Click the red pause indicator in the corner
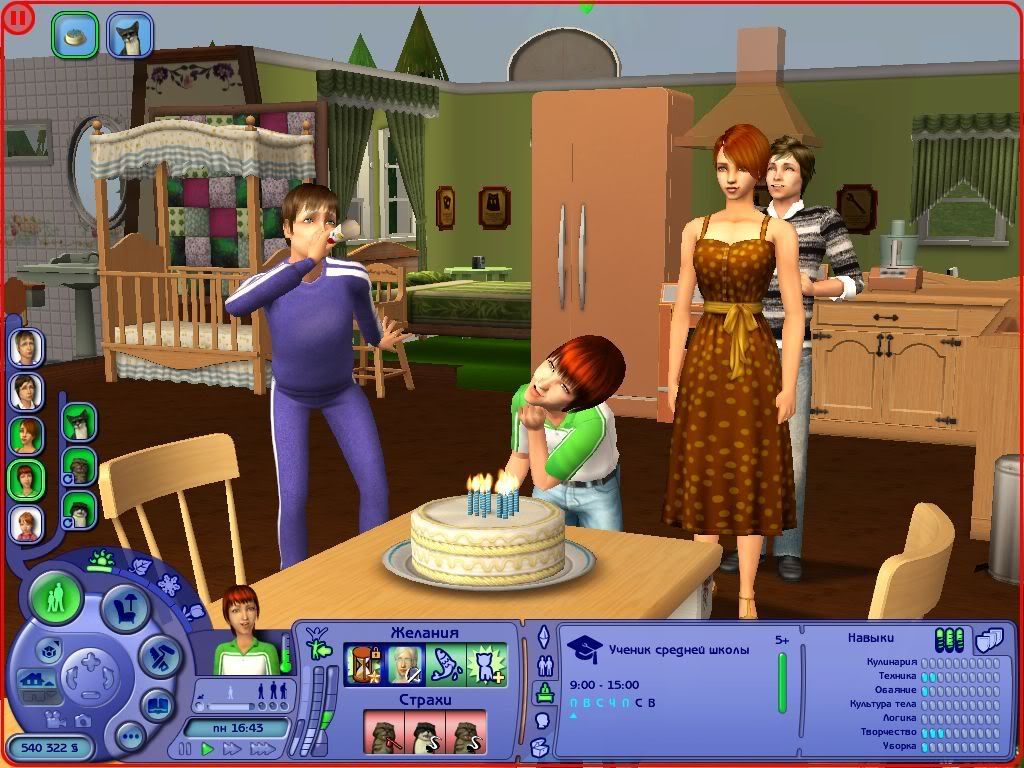 pyautogui.click(x=19, y=18)
